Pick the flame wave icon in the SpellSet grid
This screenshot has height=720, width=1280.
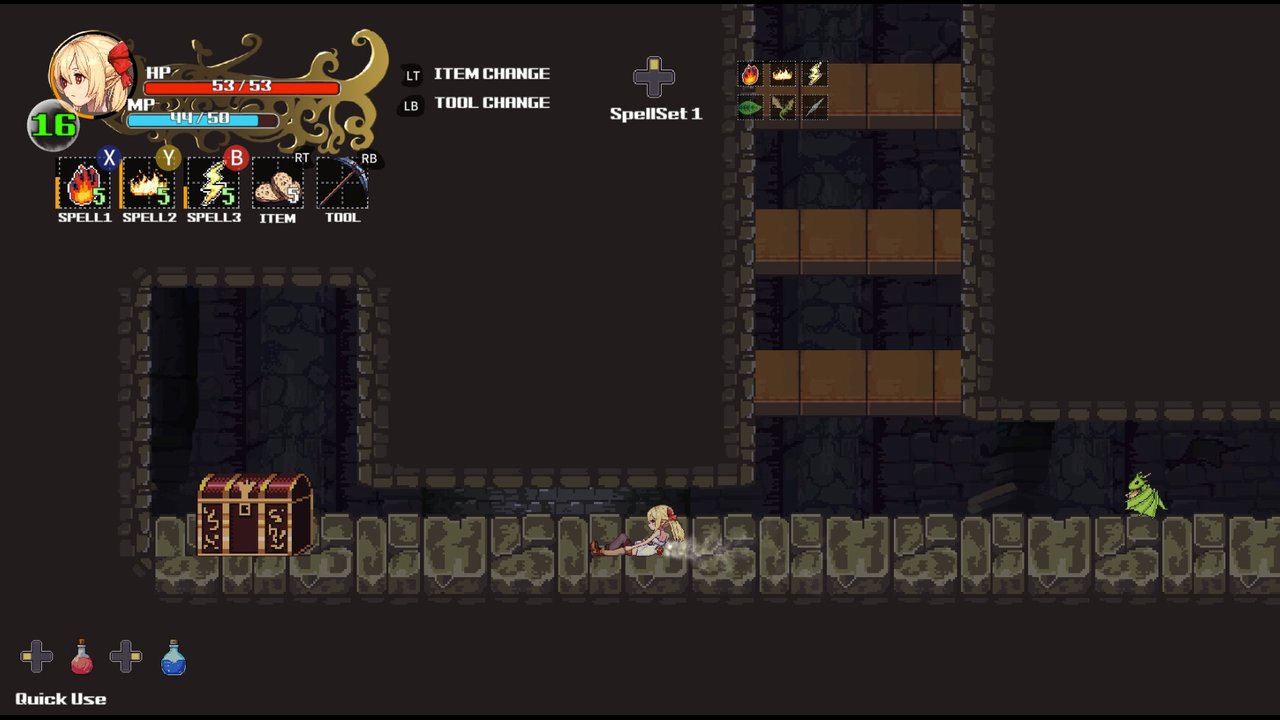782,75
